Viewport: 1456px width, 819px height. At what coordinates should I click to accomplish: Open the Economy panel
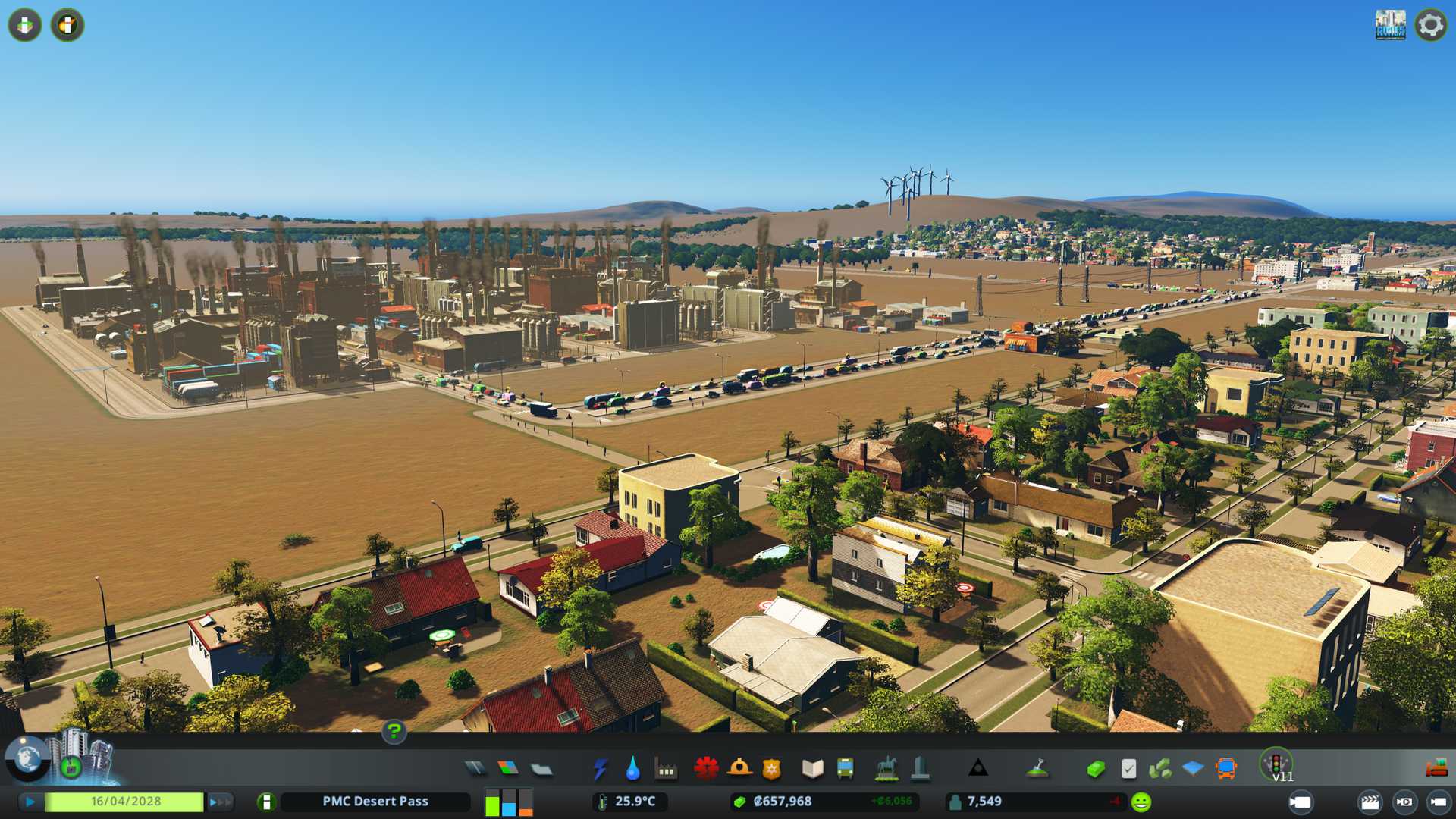coord(1095,769)
